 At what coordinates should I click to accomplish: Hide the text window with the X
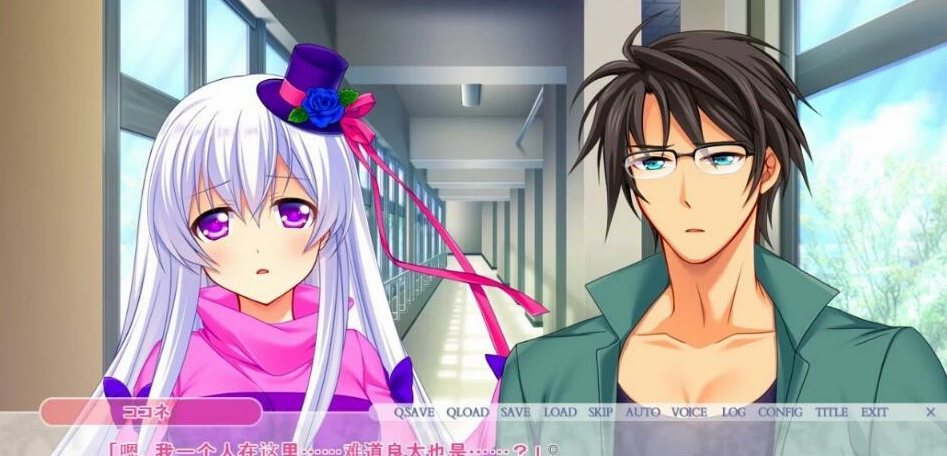click(x=930, y=412)
